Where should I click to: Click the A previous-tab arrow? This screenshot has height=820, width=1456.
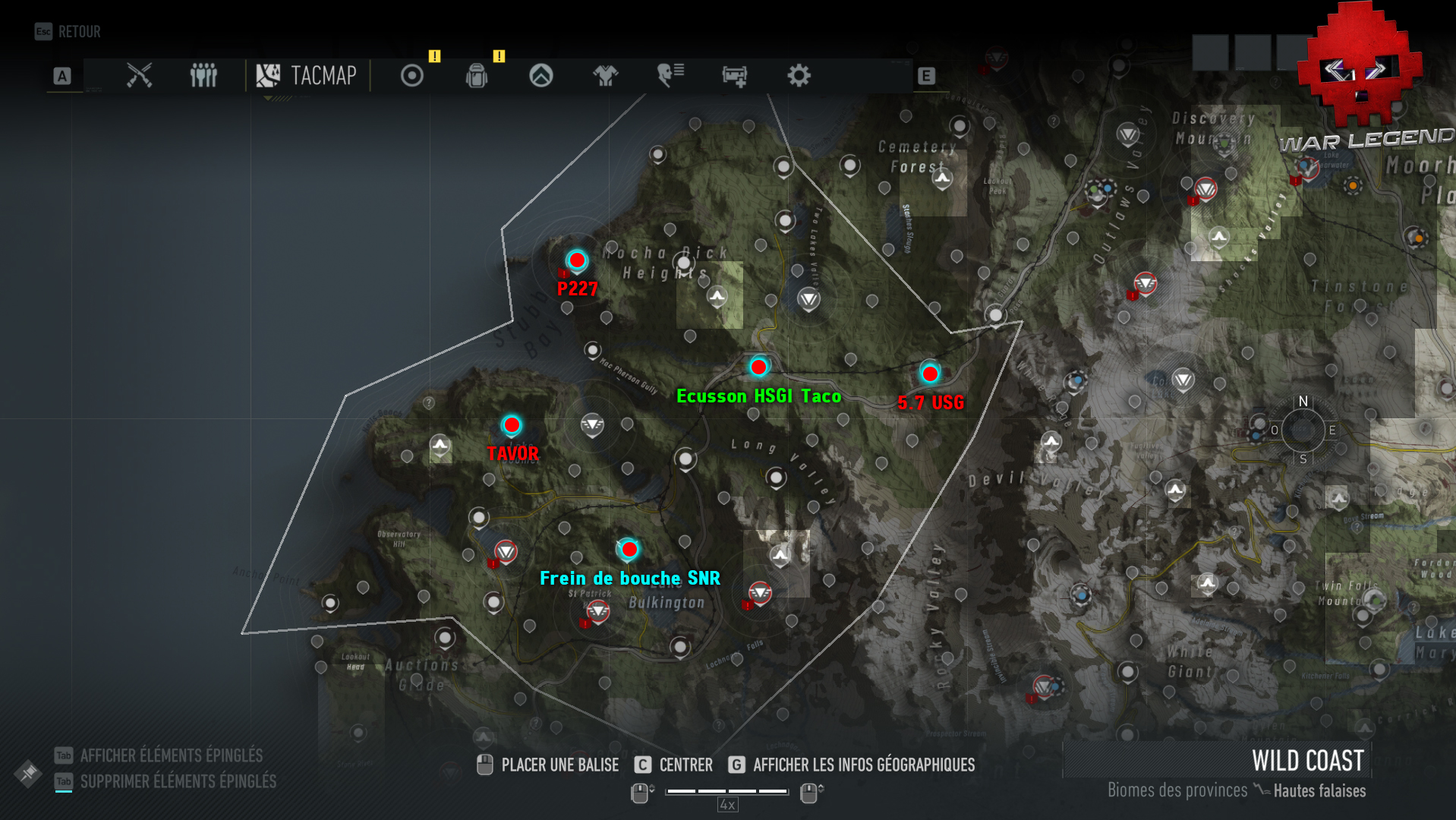coord(61,76)
